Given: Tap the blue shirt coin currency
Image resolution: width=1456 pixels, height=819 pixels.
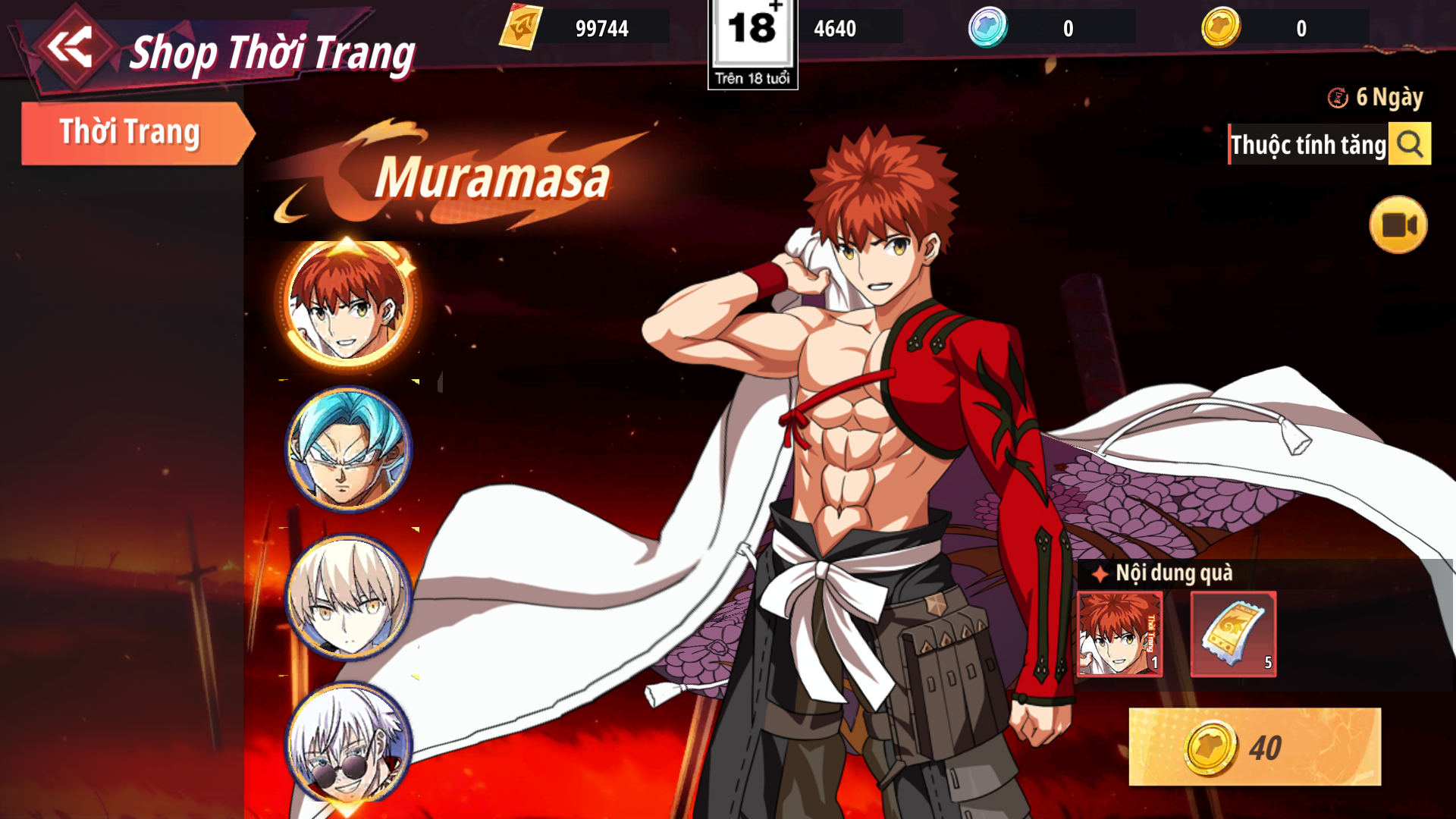Looking at the screenshot, I should tap(987, 27).
